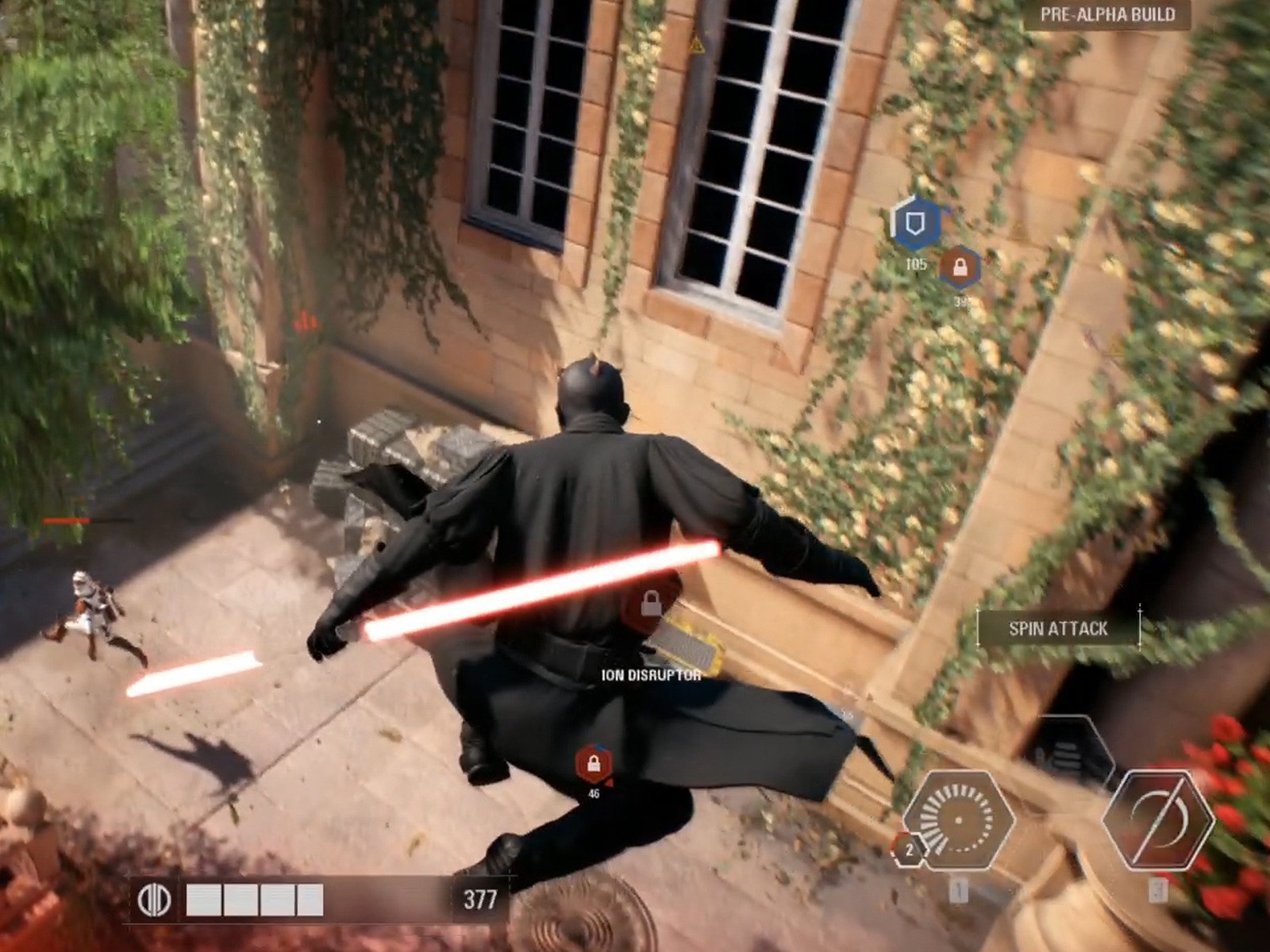Click the blue shield objective marker
This screenshot has width=1270, height=952.
pos(916,223)
